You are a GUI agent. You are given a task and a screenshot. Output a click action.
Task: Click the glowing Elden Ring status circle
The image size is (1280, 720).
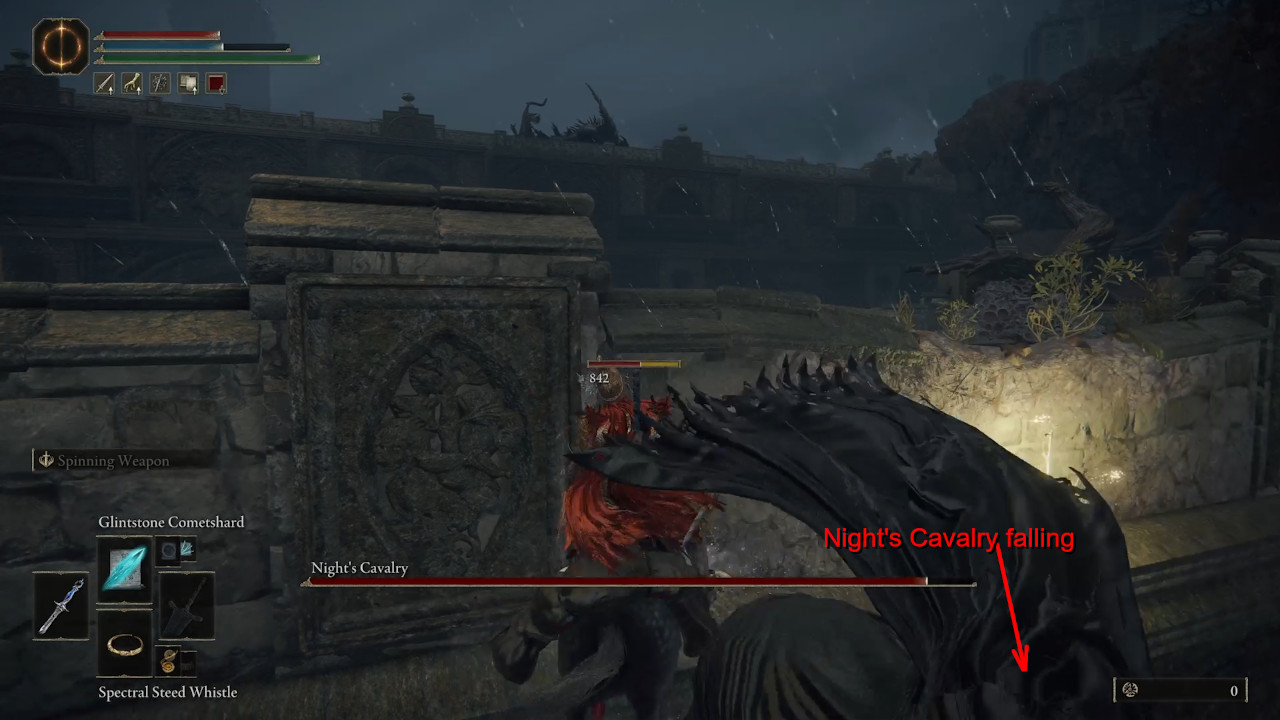click(60, 45)
